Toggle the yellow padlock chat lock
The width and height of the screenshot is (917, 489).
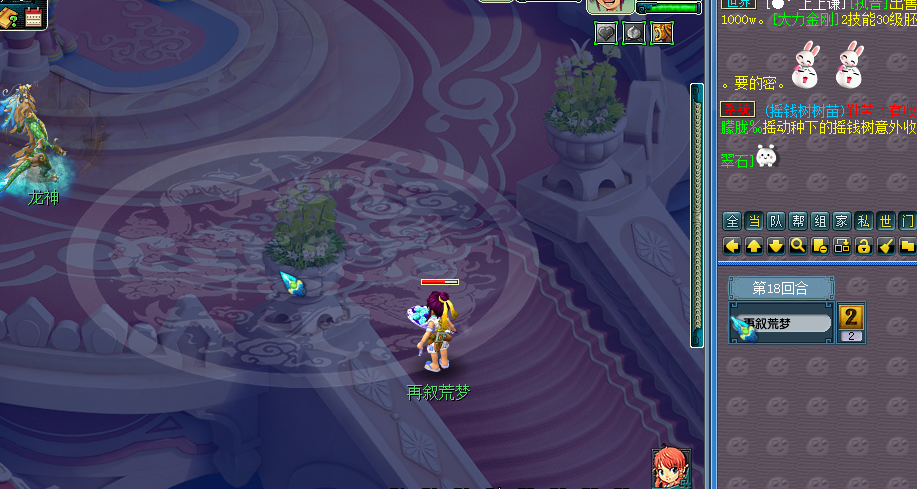click(864, 245)
